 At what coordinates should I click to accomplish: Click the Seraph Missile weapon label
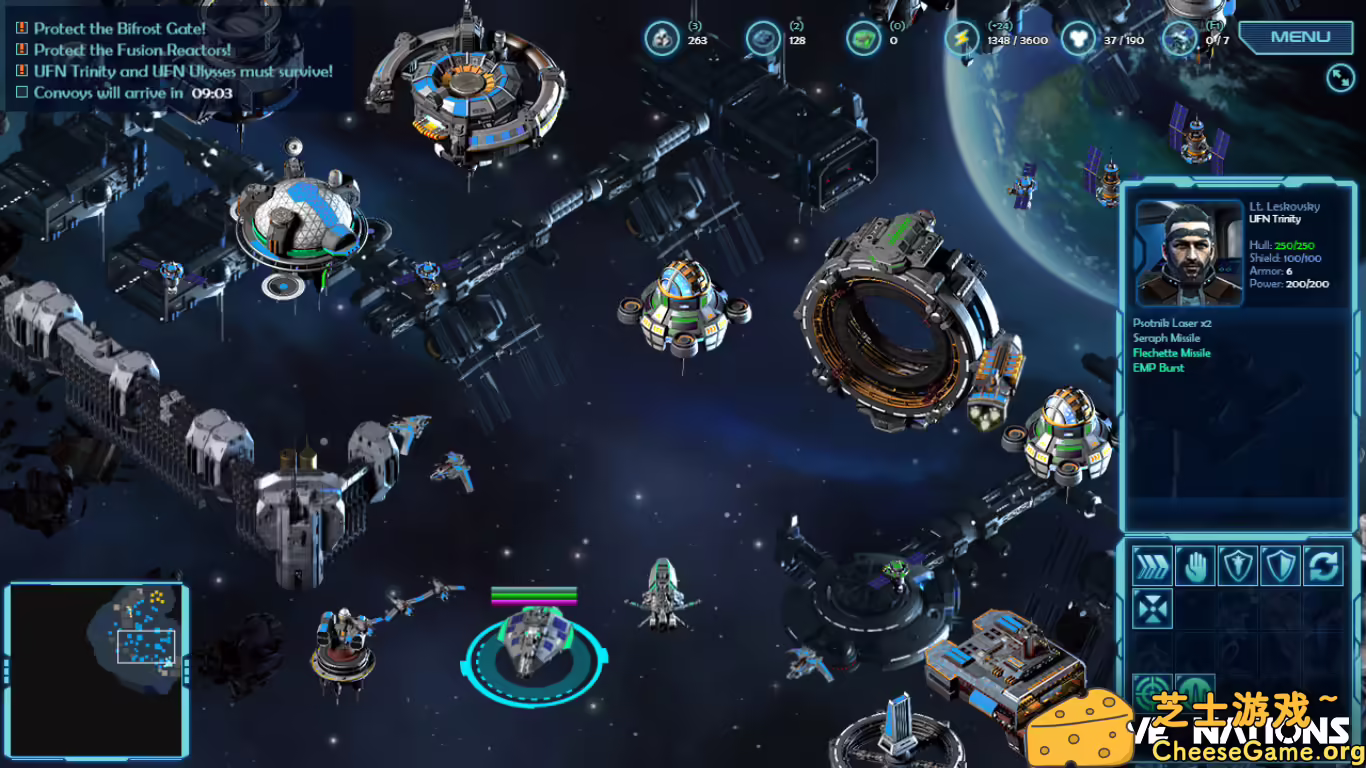pos(1166,338)
